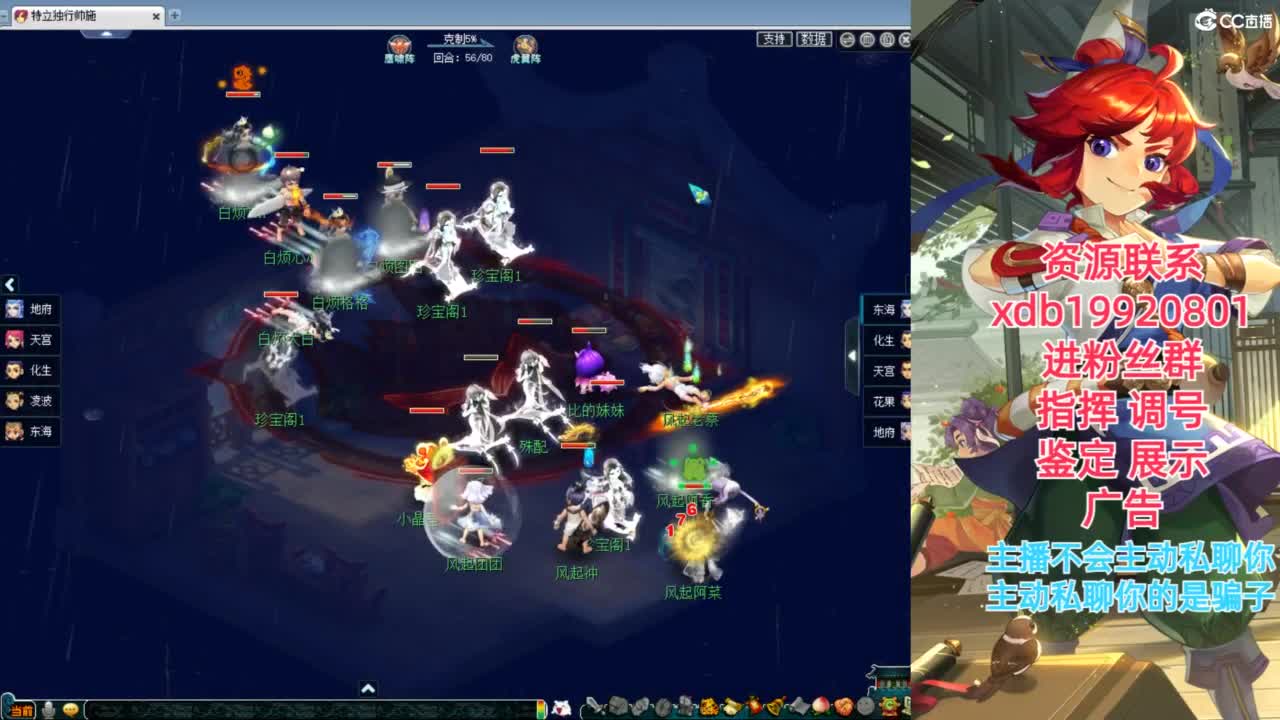Toggle the auto-battle circular icon at top right
Image resolution: width=1280 pixels, height=720 pixels.
[888, 41]
